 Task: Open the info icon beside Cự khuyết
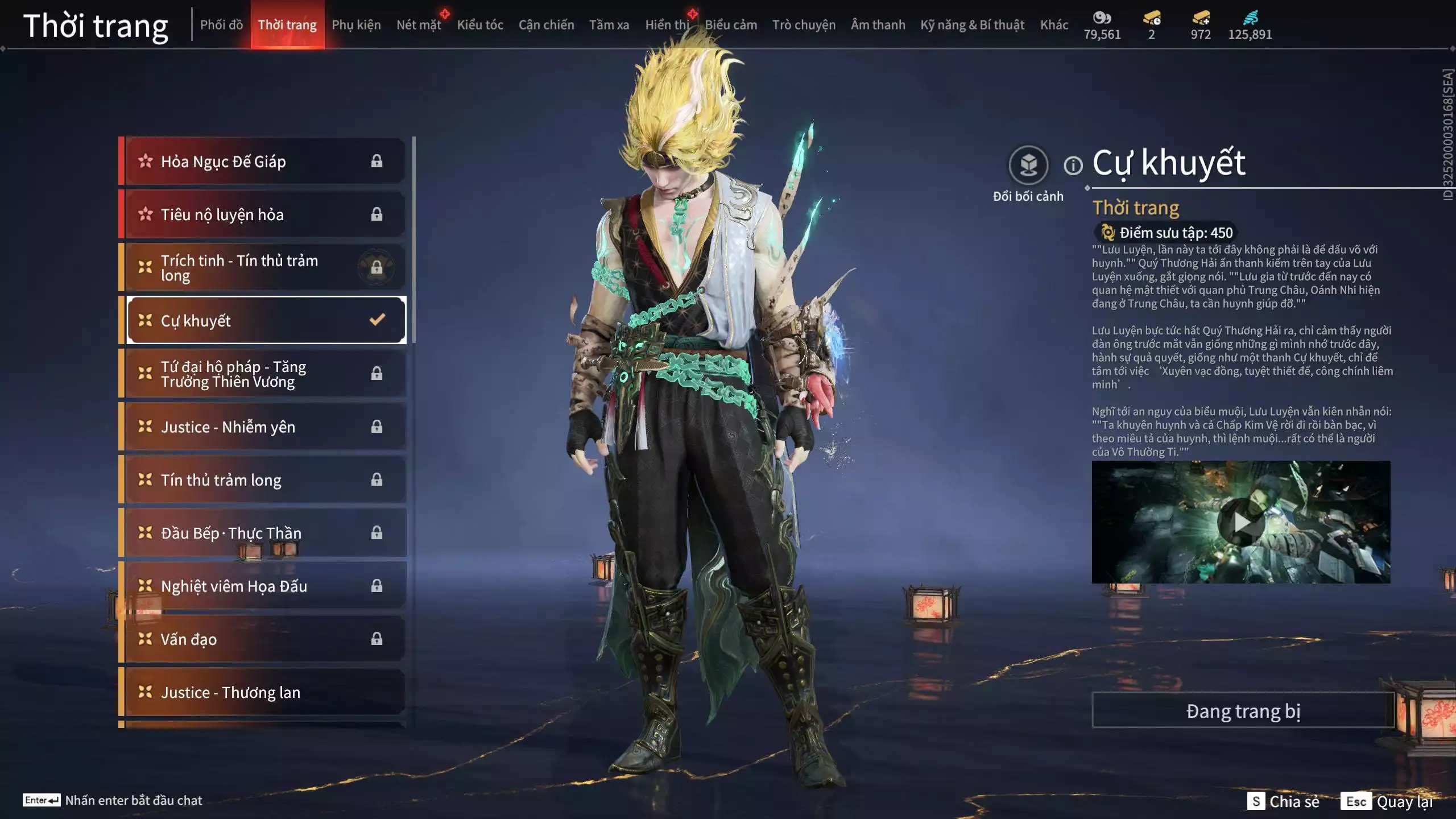tap(1073, 166)
